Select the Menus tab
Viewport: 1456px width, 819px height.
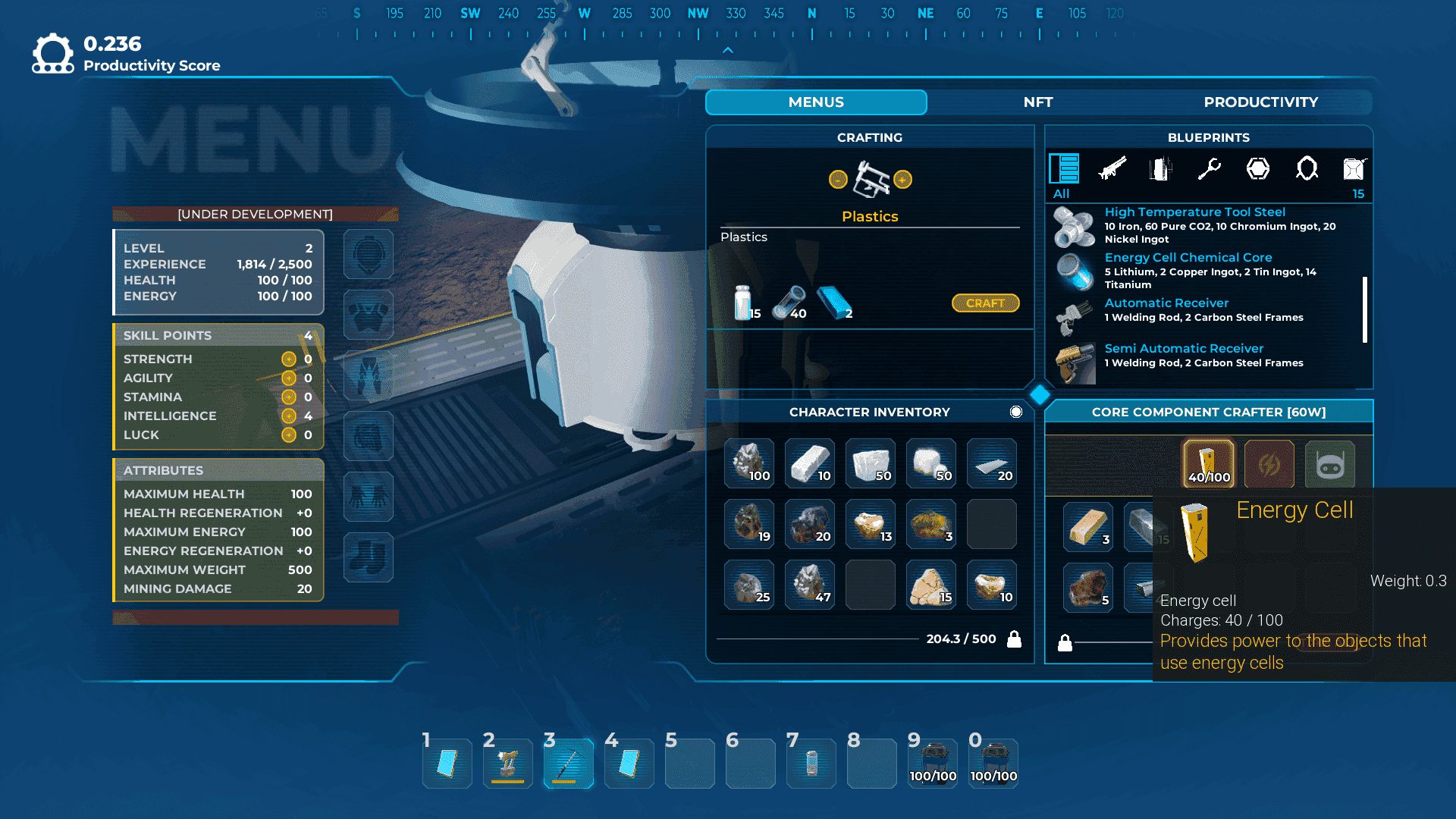tap(816, 102)
